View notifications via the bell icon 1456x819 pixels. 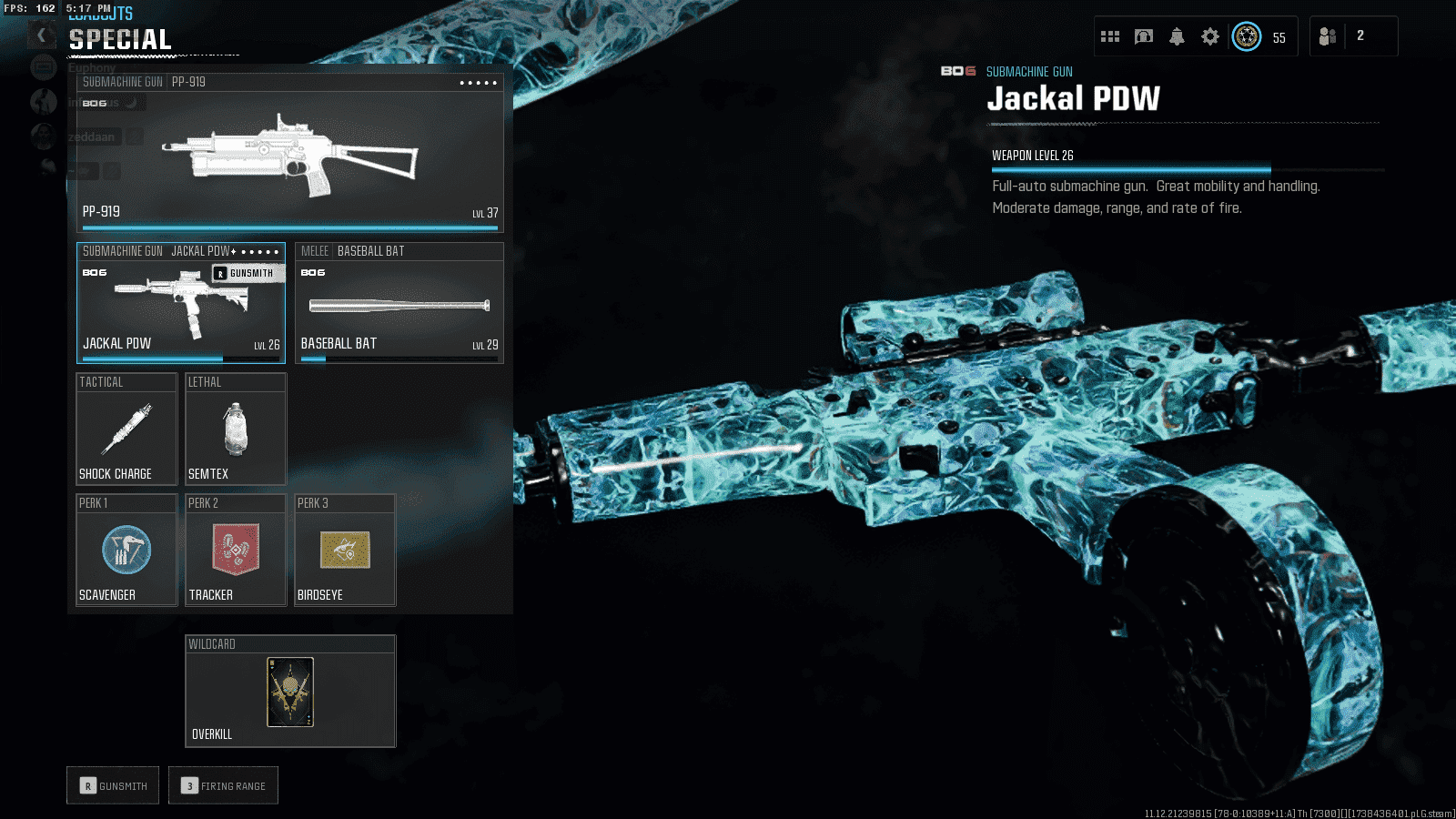pos(1177,36)
